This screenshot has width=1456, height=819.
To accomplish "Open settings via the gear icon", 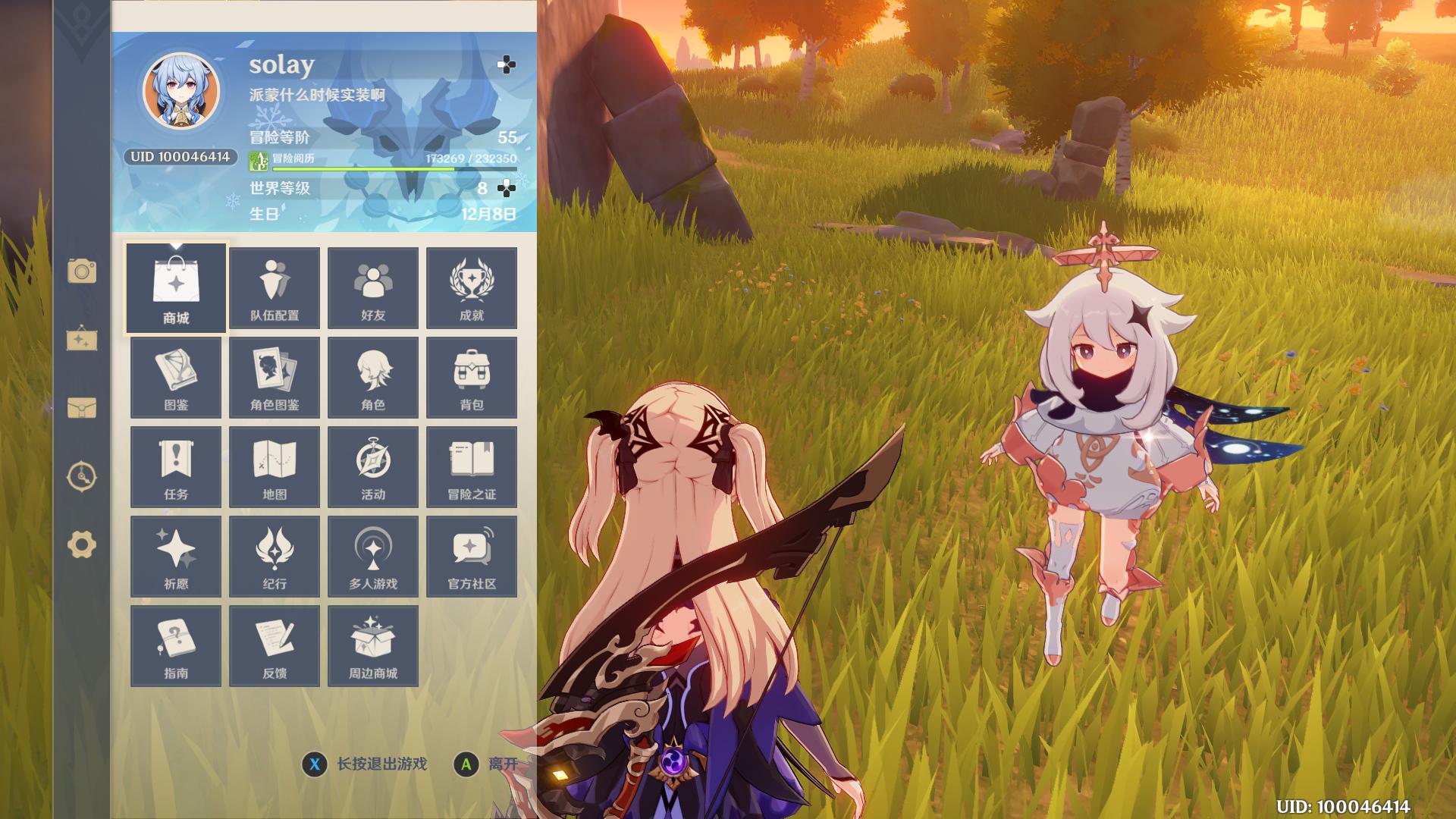I will [82, 544].
